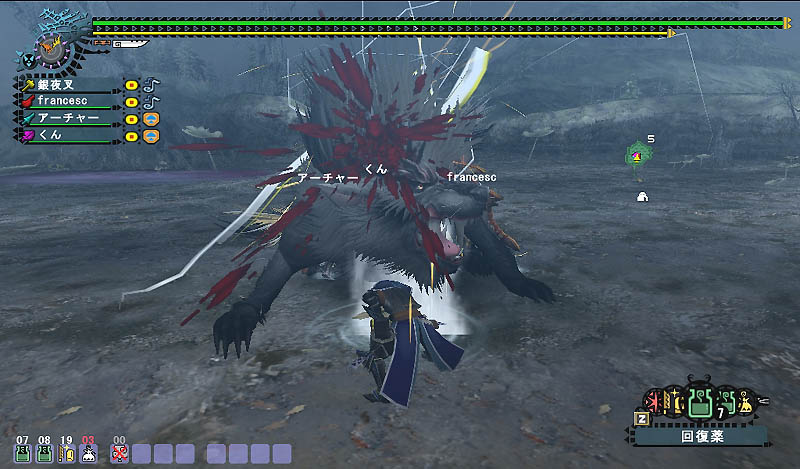
Task: Select the アーチャー party member row
Action: (70, 118)
